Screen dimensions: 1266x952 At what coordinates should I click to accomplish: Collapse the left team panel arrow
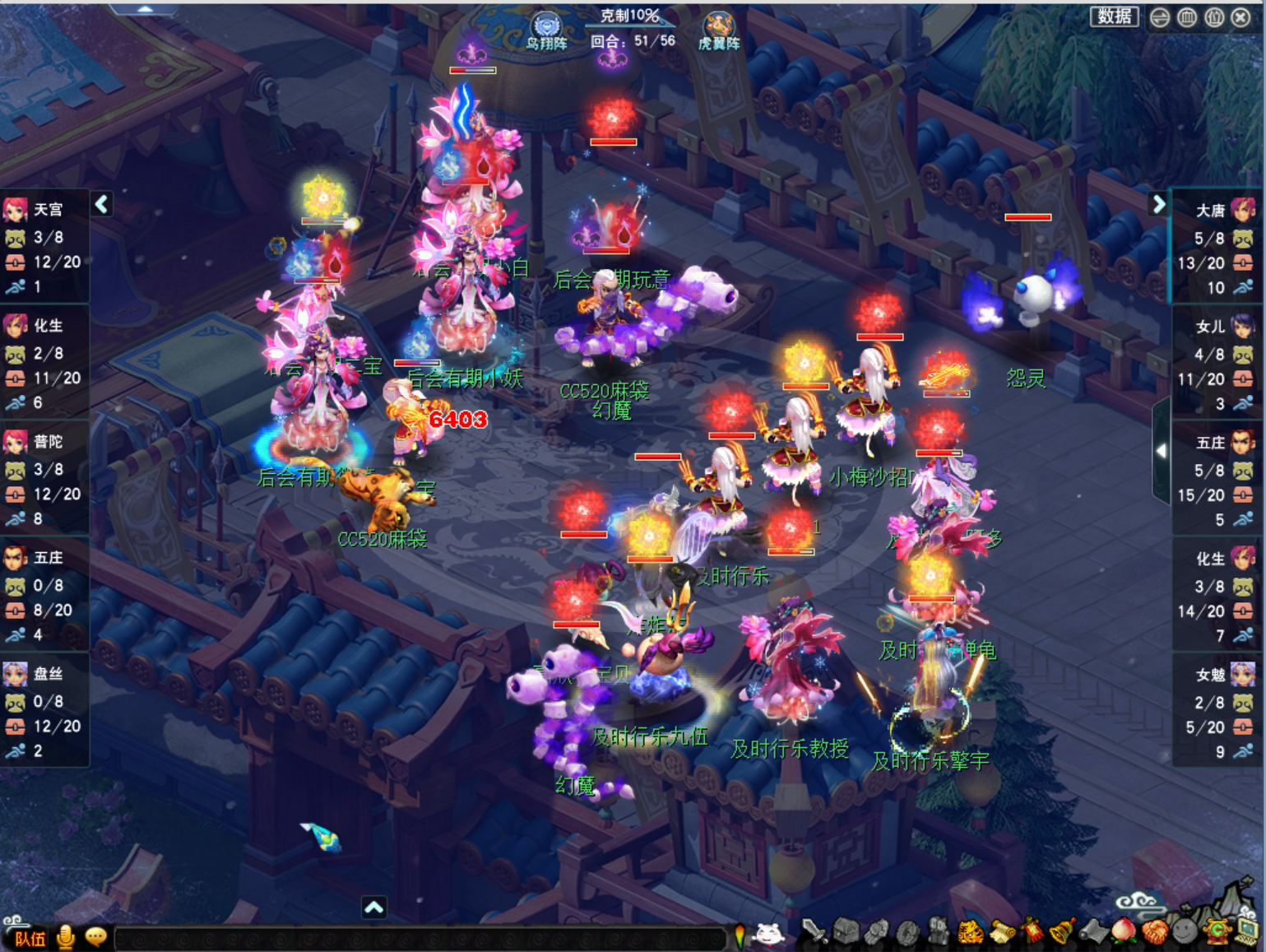(101, 204)
